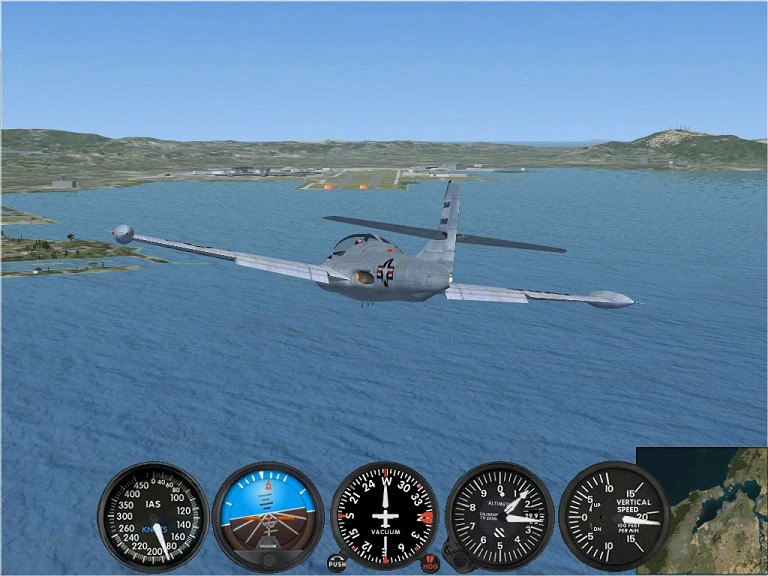
Task: Click the altimeter gauge
Action: [499, 516]
